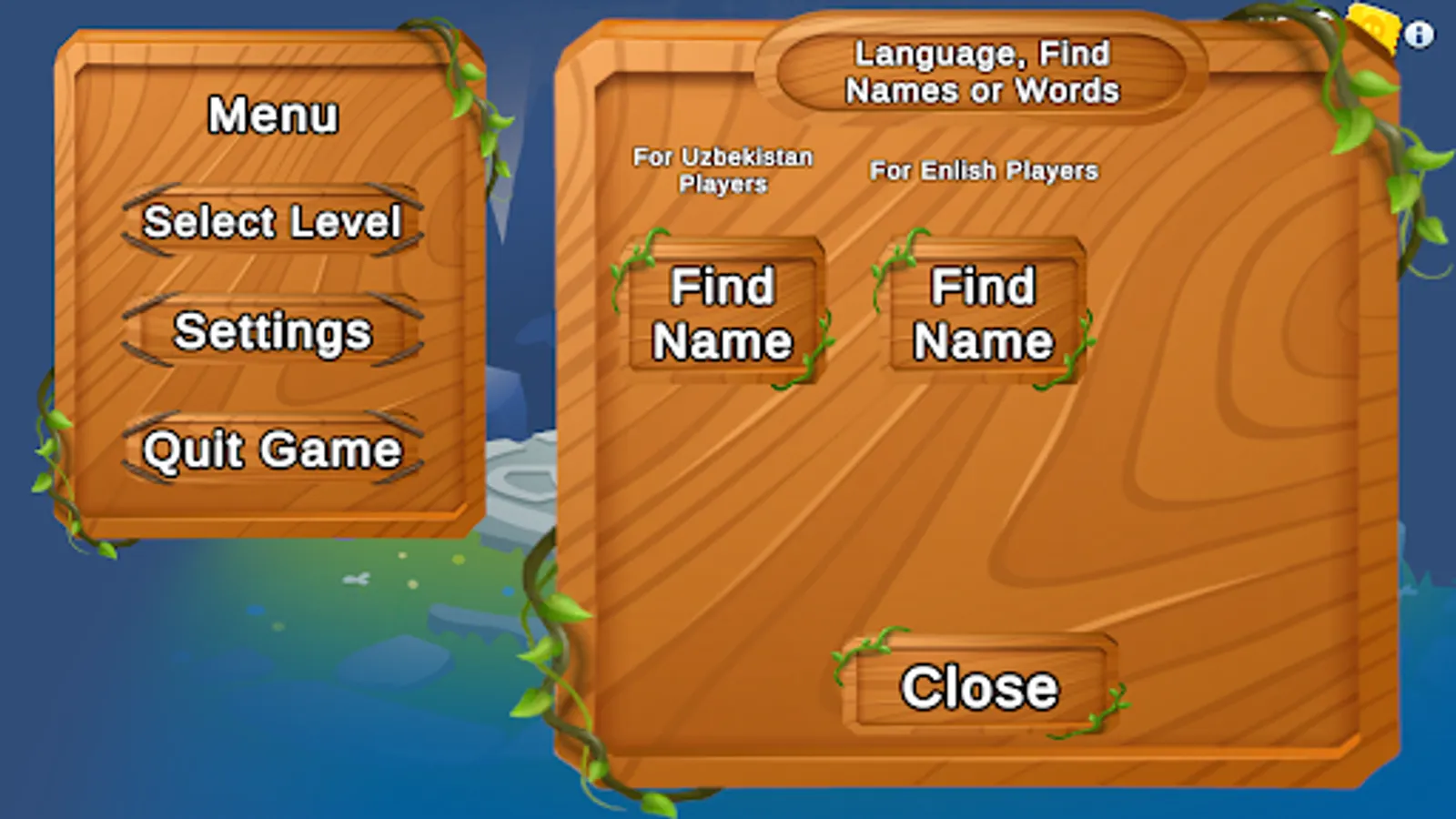Click the 'Language, Find Names or Words' header

tap(983, 73)
